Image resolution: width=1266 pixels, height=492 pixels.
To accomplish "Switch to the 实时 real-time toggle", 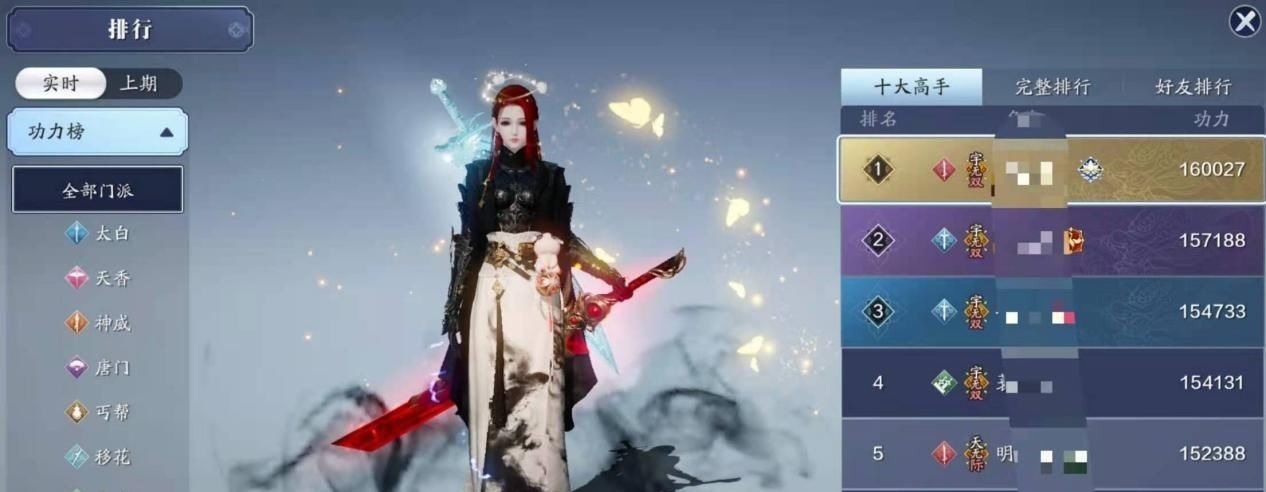I will click(x=60, y=83).
